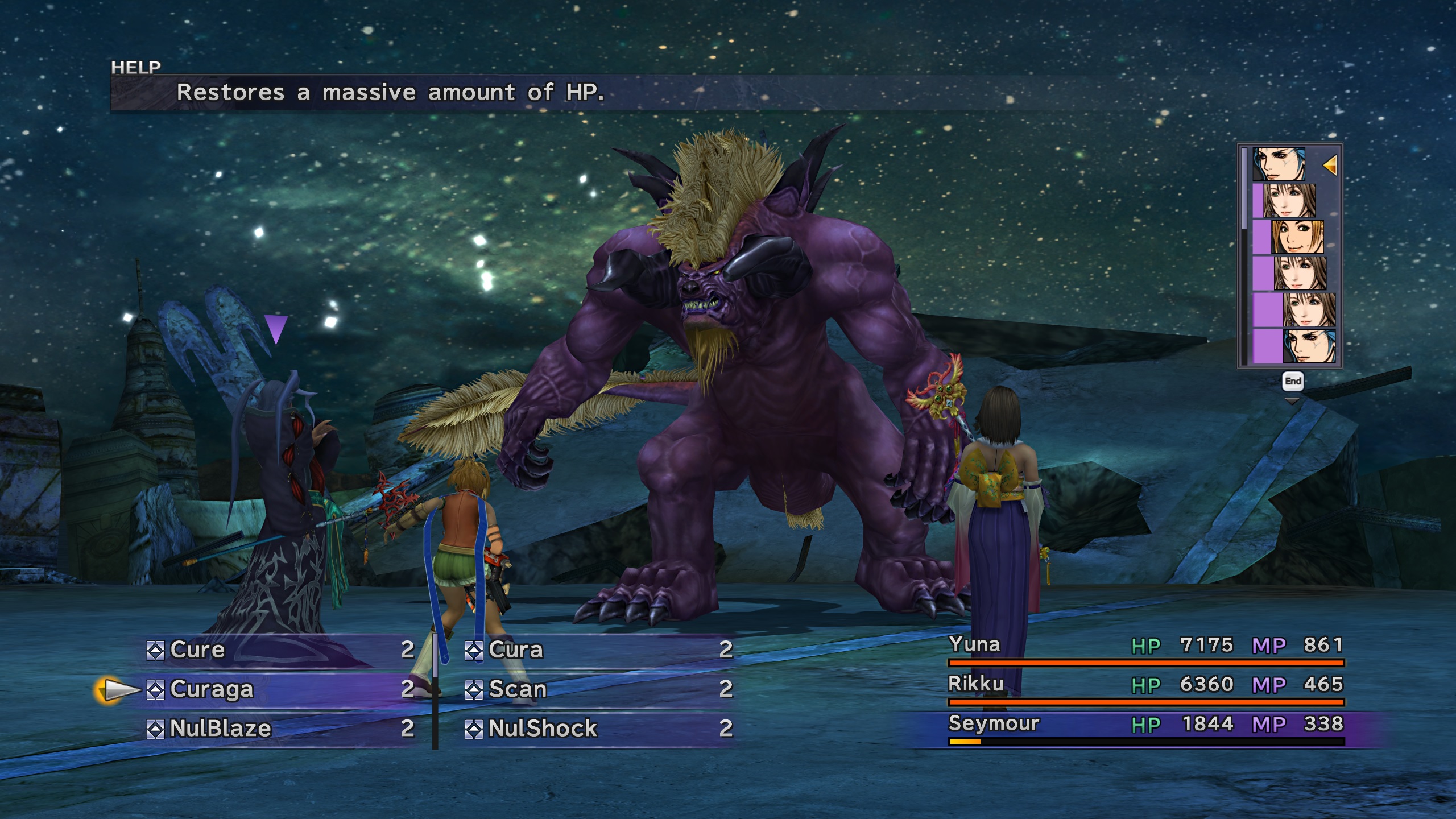
Task: Click Rikku's portrait in the turn order
Action: coord(1297,237)
